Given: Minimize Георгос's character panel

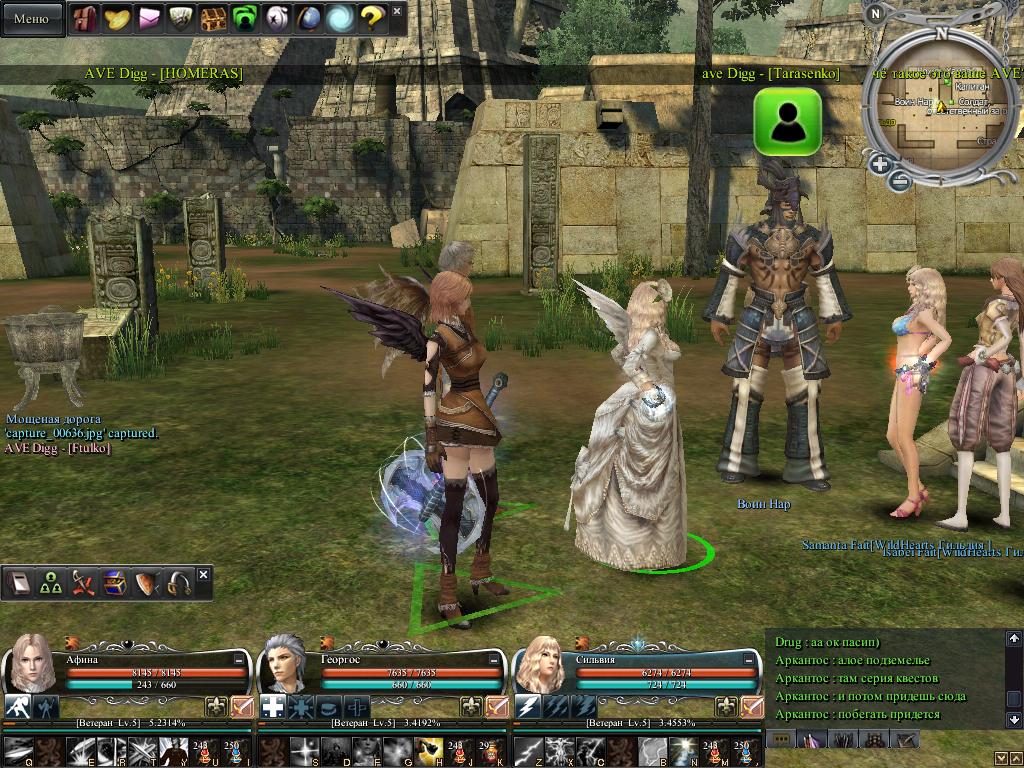Looking at the screenshot, I should tap(493, 660).
